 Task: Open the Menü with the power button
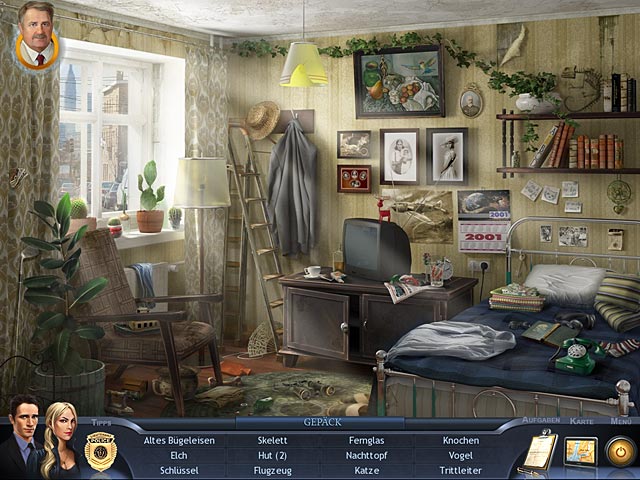(621, 452)
